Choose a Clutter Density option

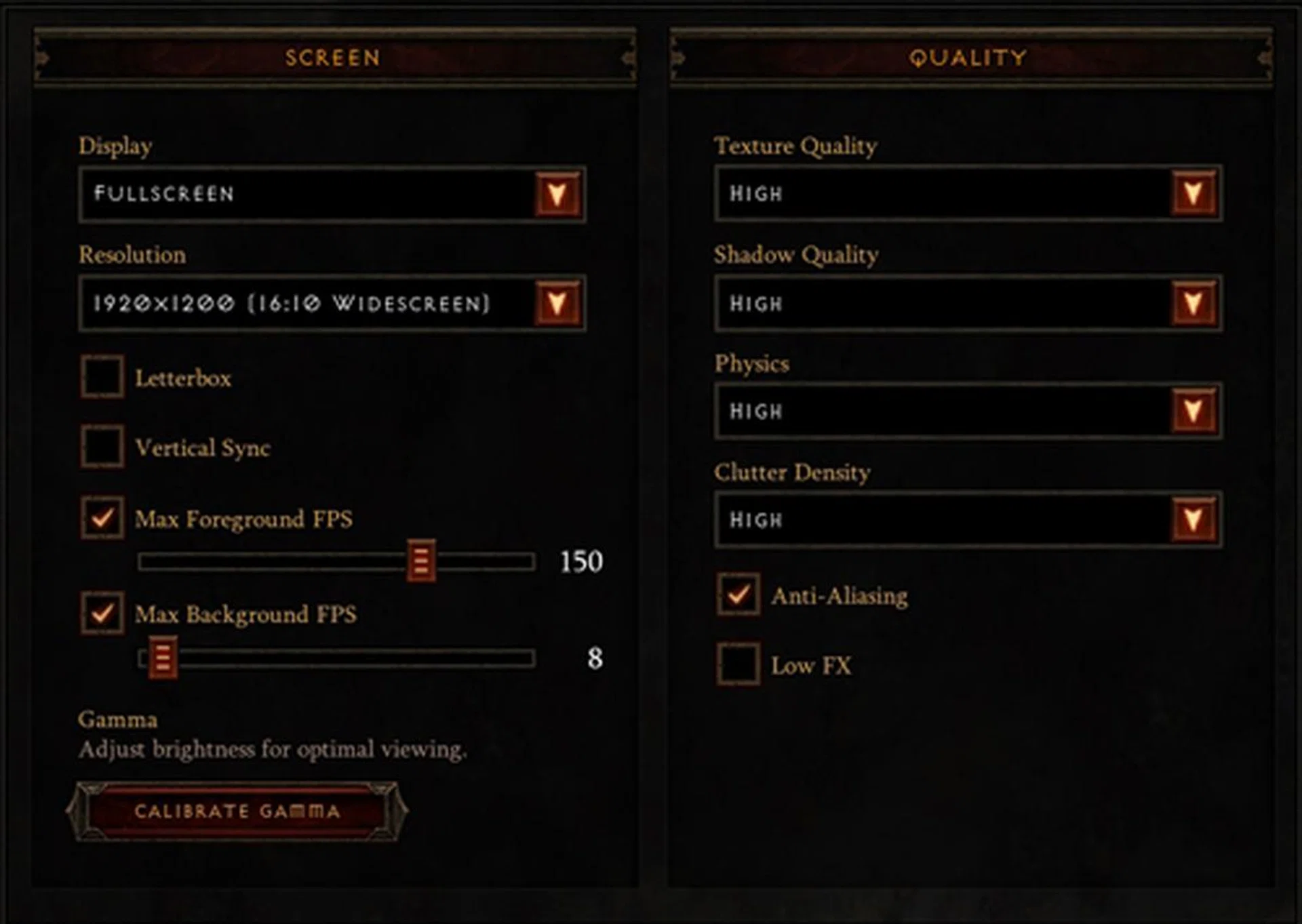pos(1193,520)
